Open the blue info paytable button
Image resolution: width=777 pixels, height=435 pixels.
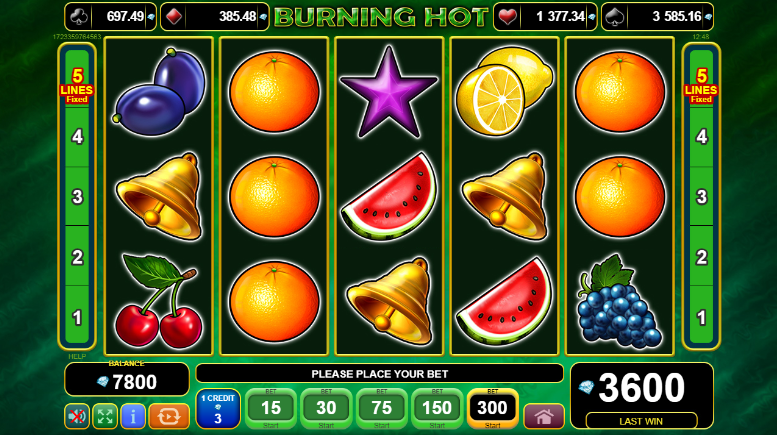point(133,416)
